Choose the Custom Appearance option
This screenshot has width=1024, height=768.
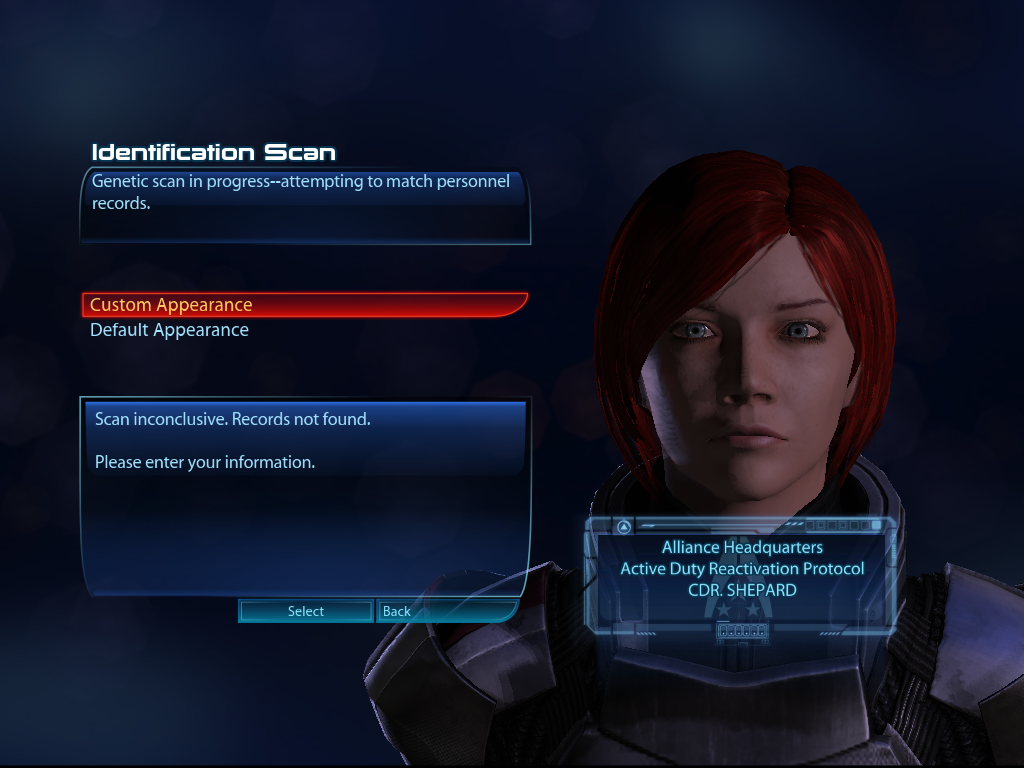pos(171,305)
